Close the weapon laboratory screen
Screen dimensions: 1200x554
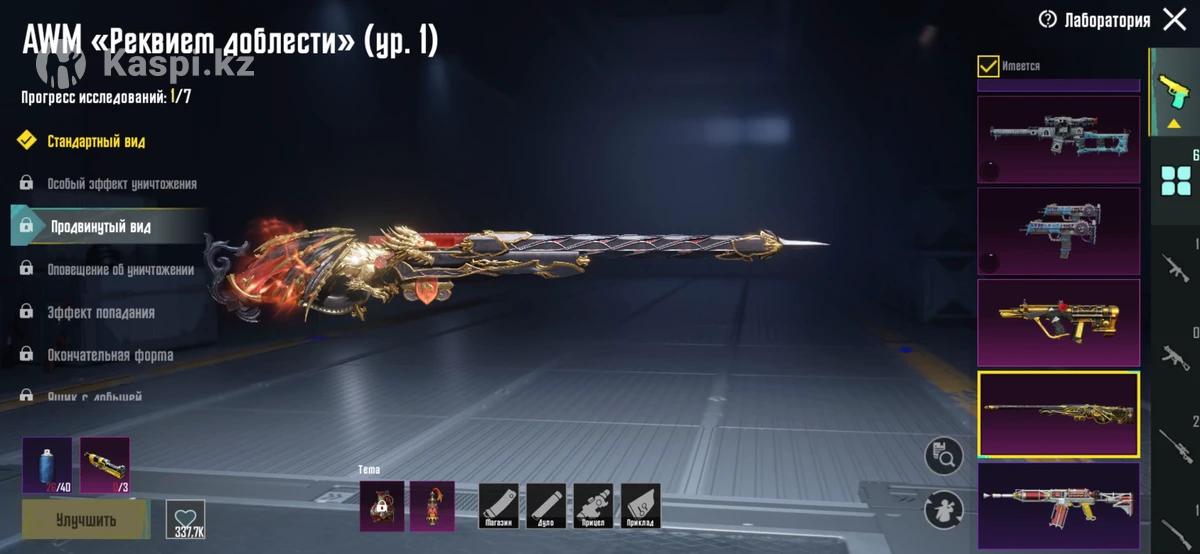pos(1175,19)
